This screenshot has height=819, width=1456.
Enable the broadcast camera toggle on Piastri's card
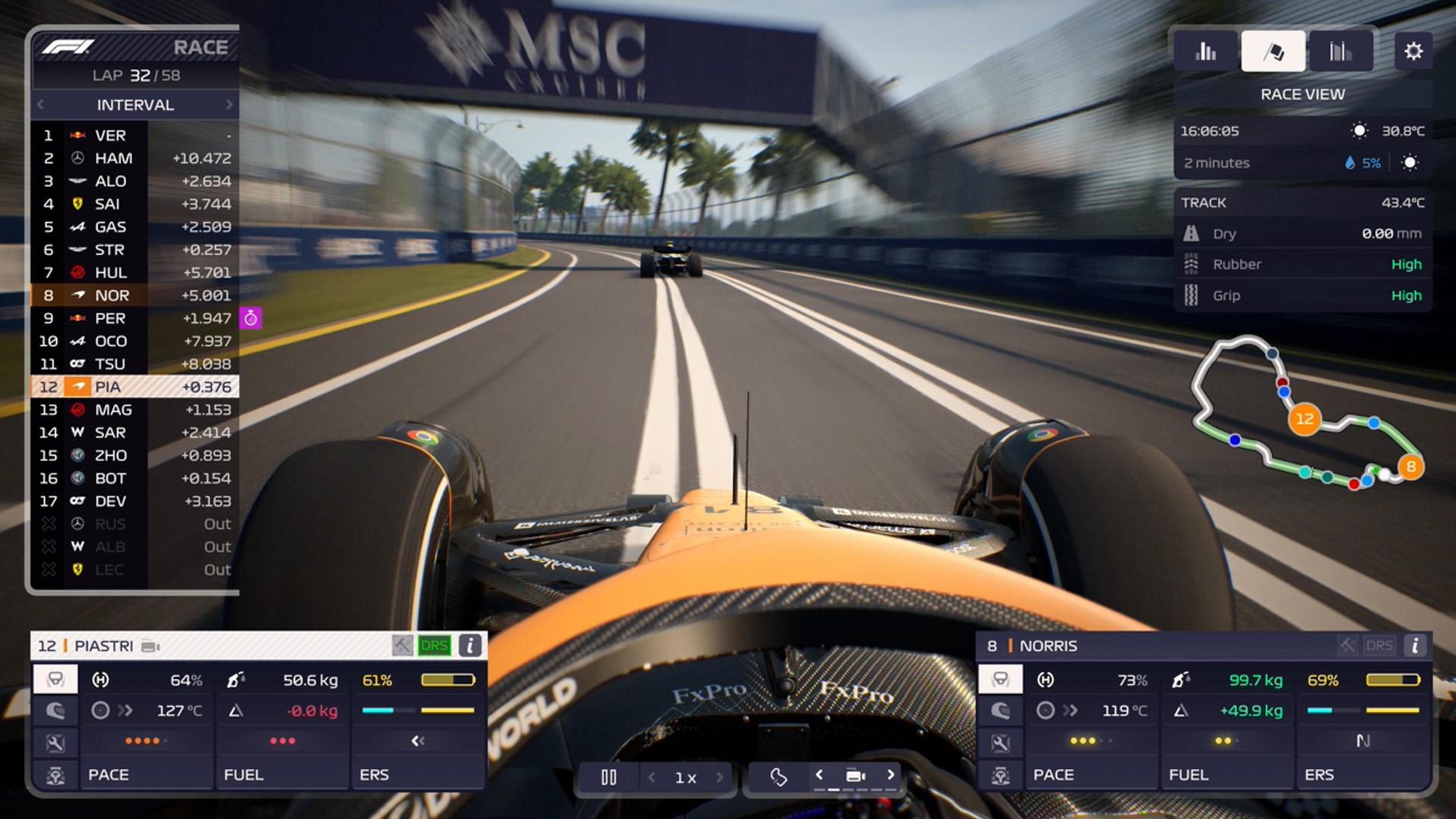pos(150,646)
